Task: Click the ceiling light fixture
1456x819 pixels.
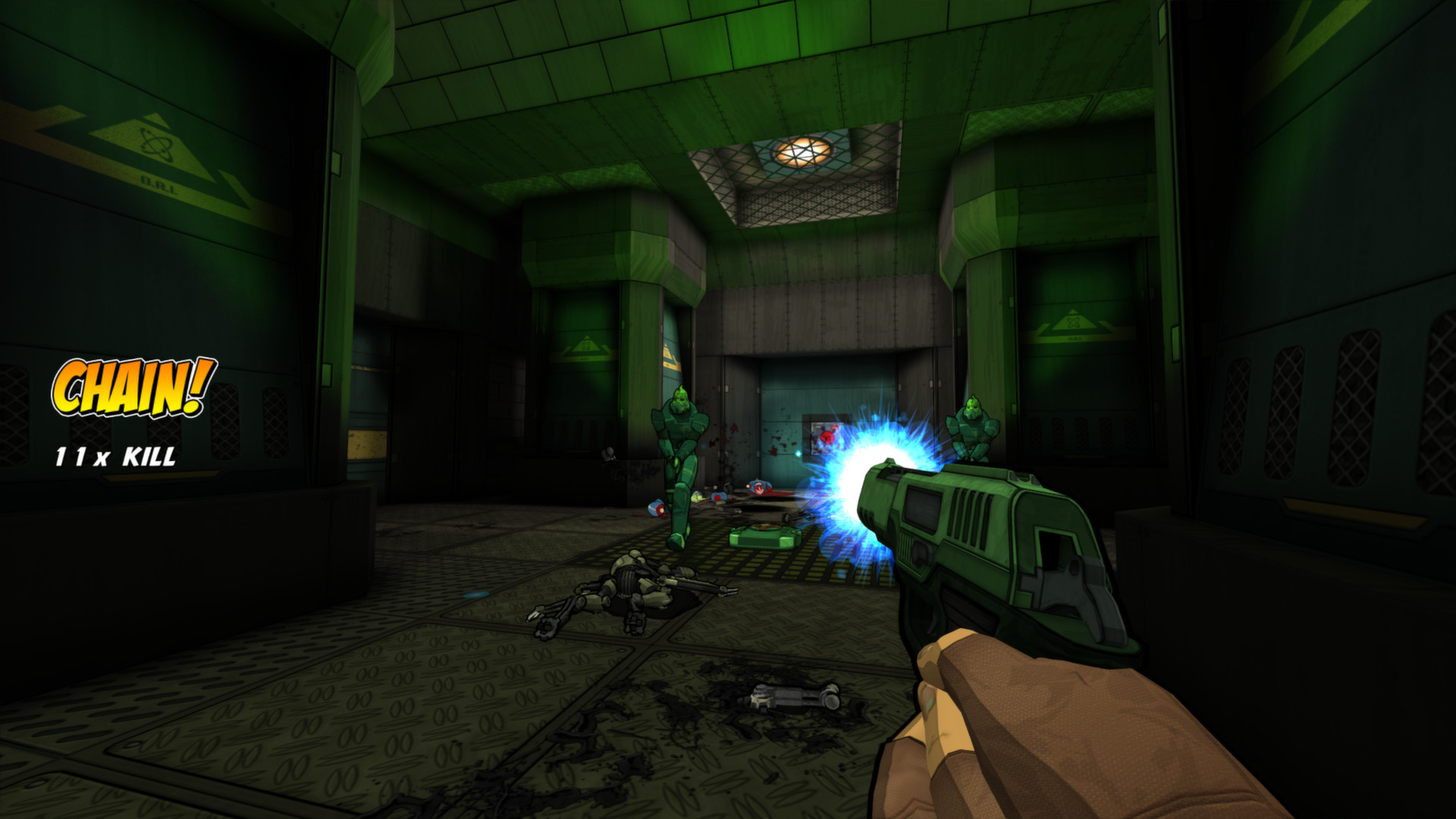Action: coord(805,150)
